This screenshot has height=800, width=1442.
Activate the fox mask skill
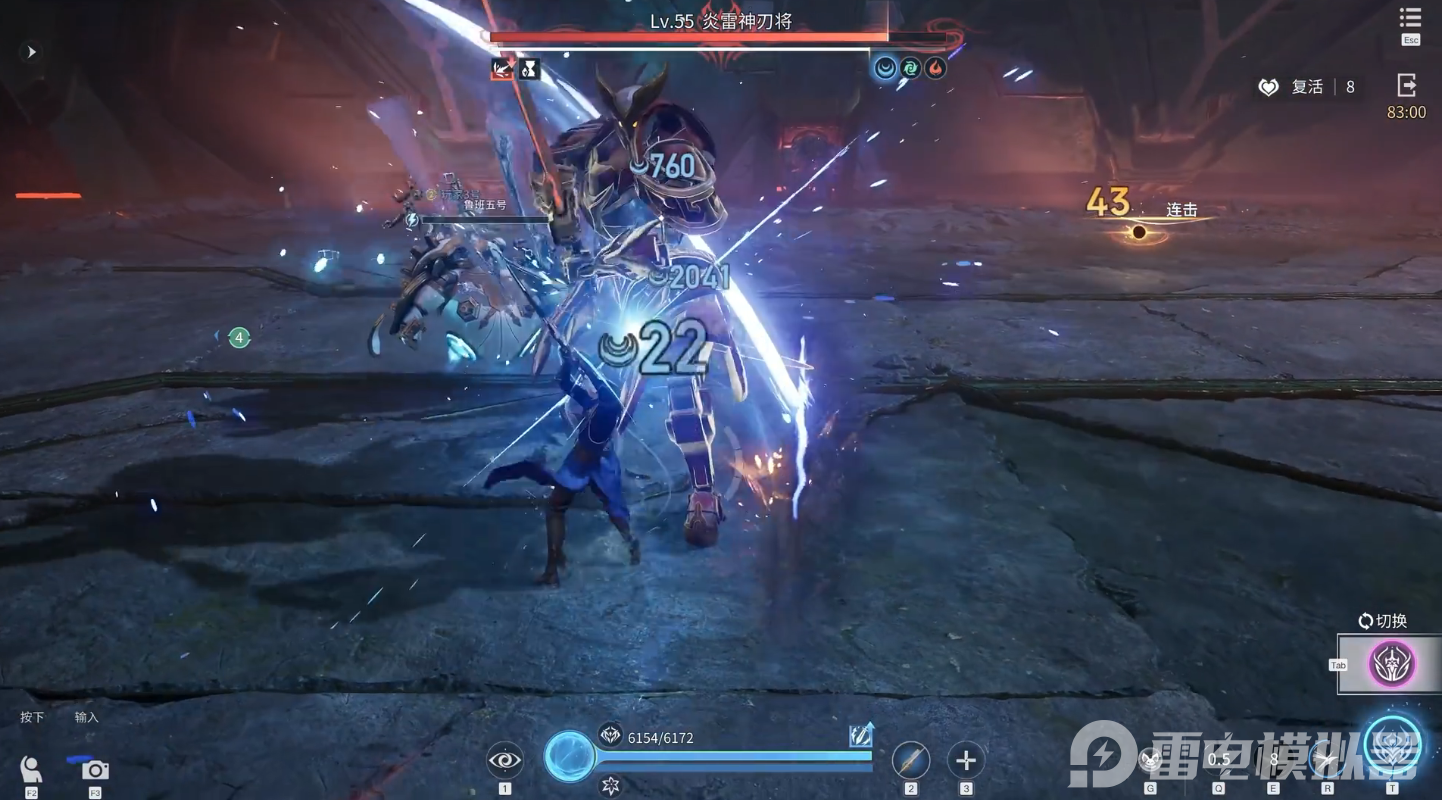click(1151, 760)
